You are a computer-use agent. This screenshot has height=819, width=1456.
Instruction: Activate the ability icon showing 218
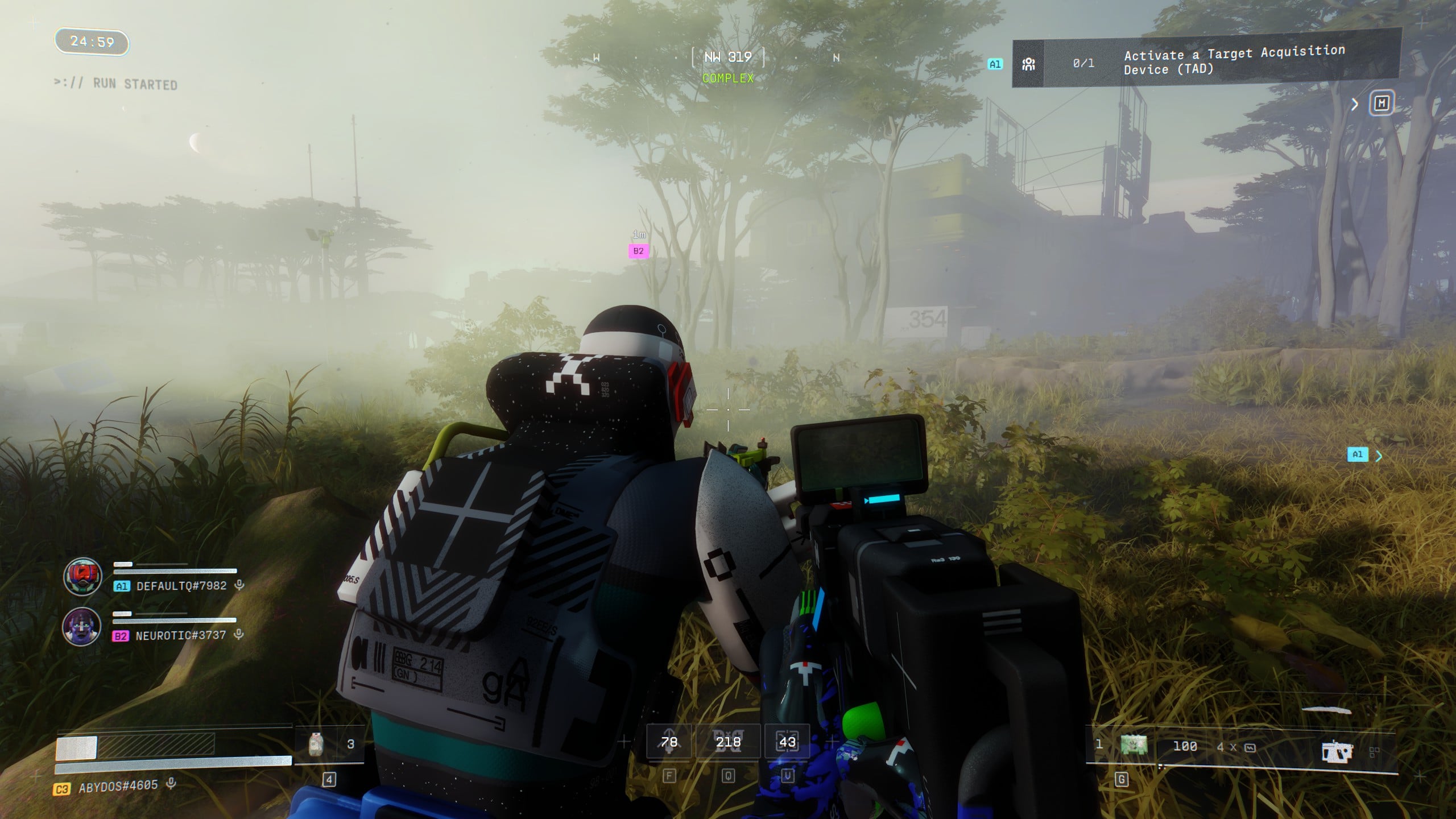click(x=728, y=742)
